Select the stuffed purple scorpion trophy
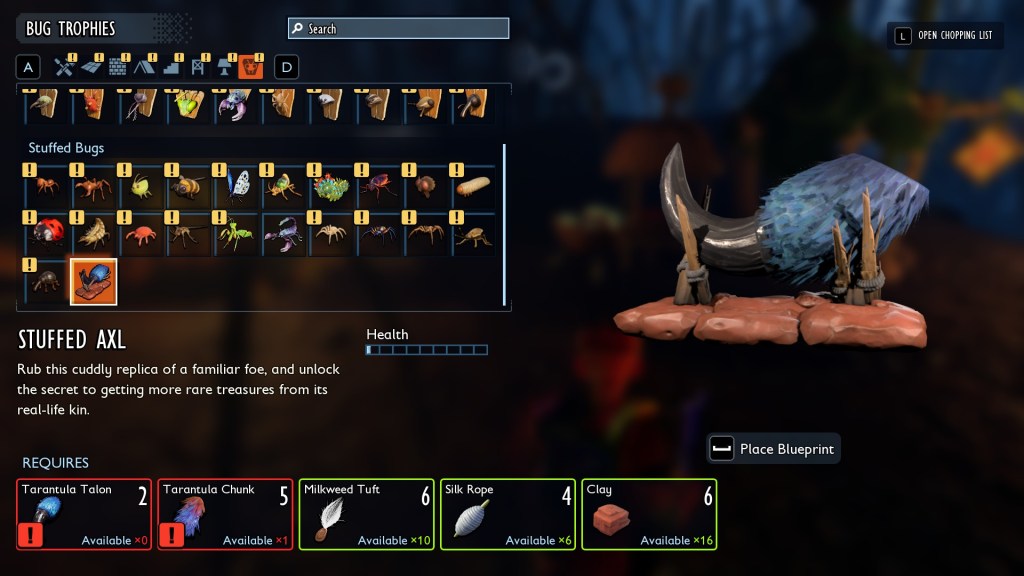 [x=282, y=234]
